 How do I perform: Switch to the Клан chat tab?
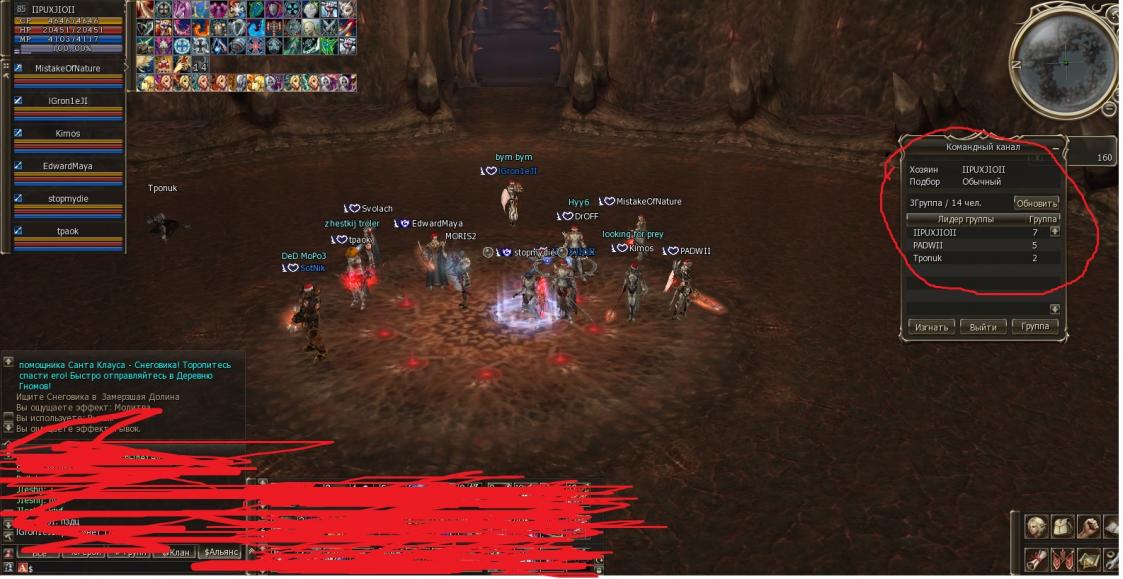click(x=174, y=552)
